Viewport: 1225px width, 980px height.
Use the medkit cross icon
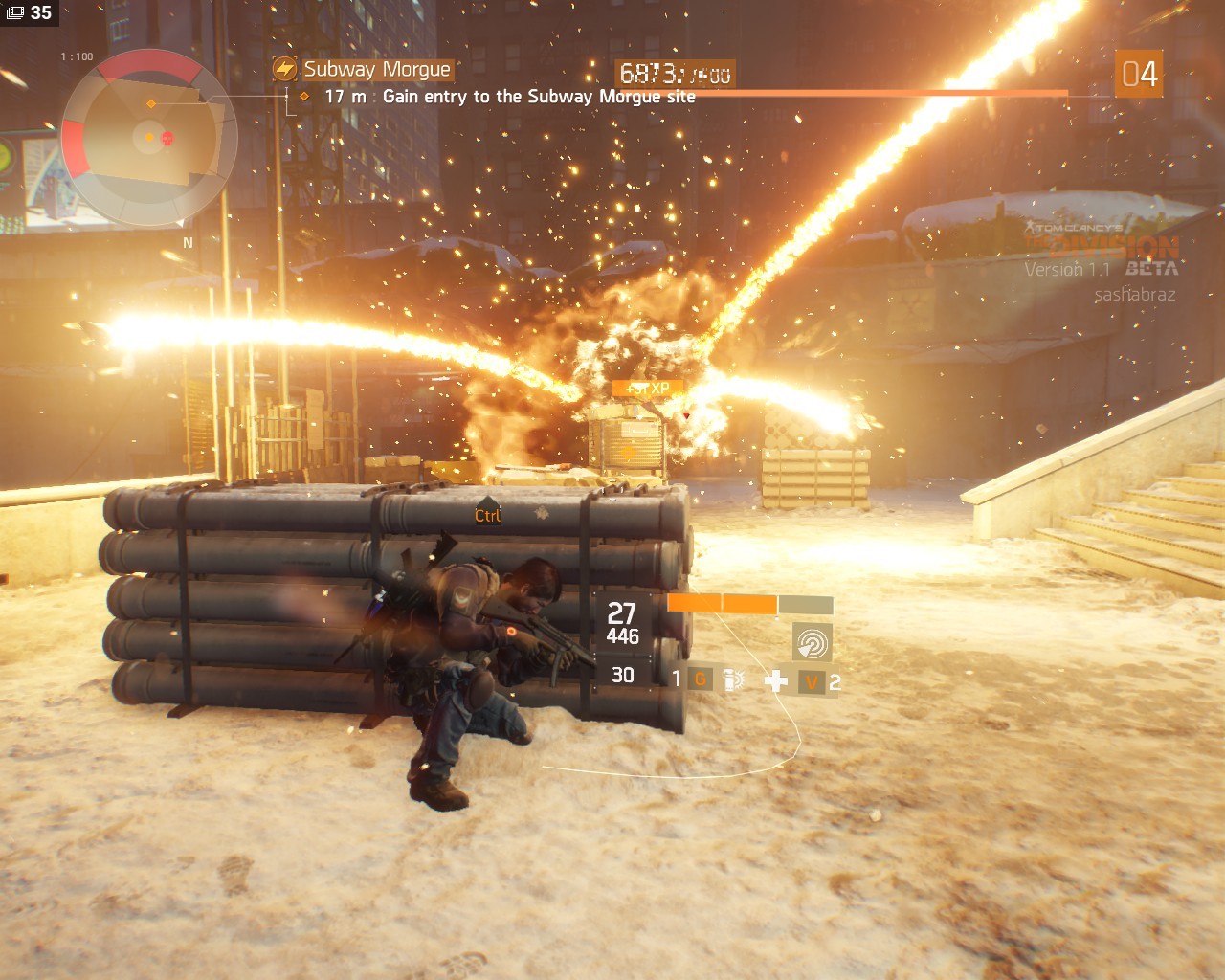click(x=776, y=680)
